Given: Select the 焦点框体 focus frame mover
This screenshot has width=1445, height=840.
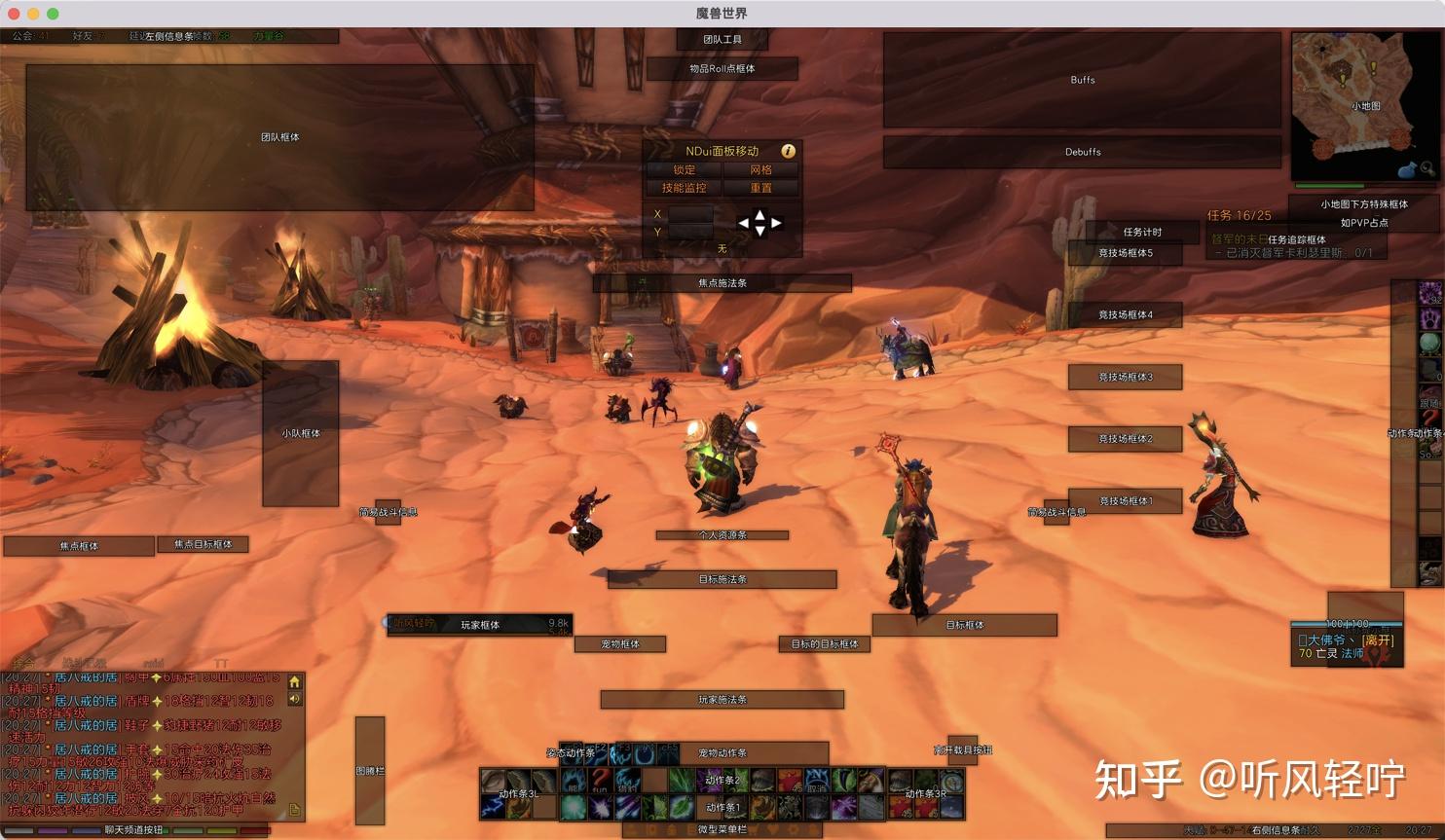Looking at the screenshot, I should (79, 546).
